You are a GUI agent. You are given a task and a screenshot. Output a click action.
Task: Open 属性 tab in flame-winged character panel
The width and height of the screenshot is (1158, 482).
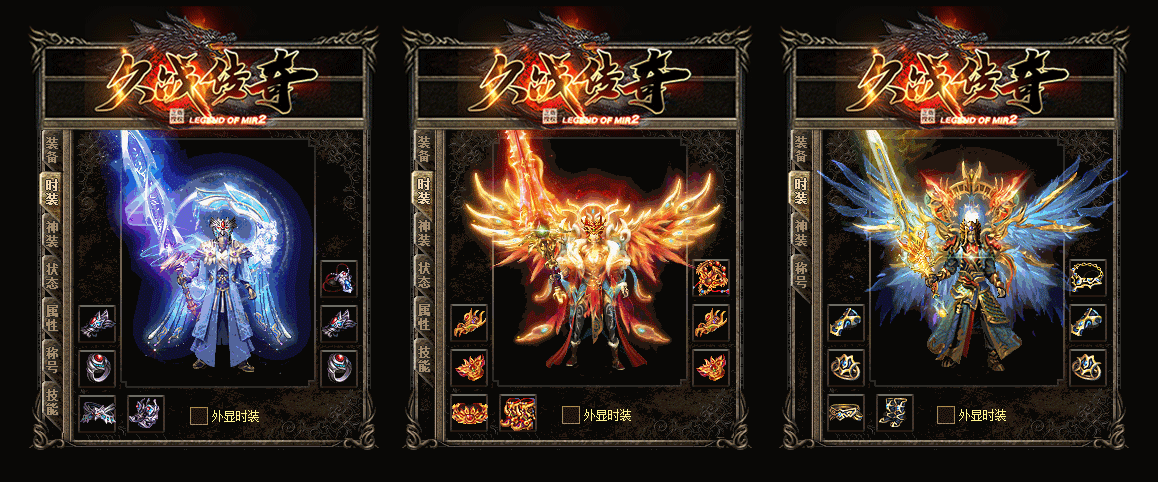coord(424,316)
